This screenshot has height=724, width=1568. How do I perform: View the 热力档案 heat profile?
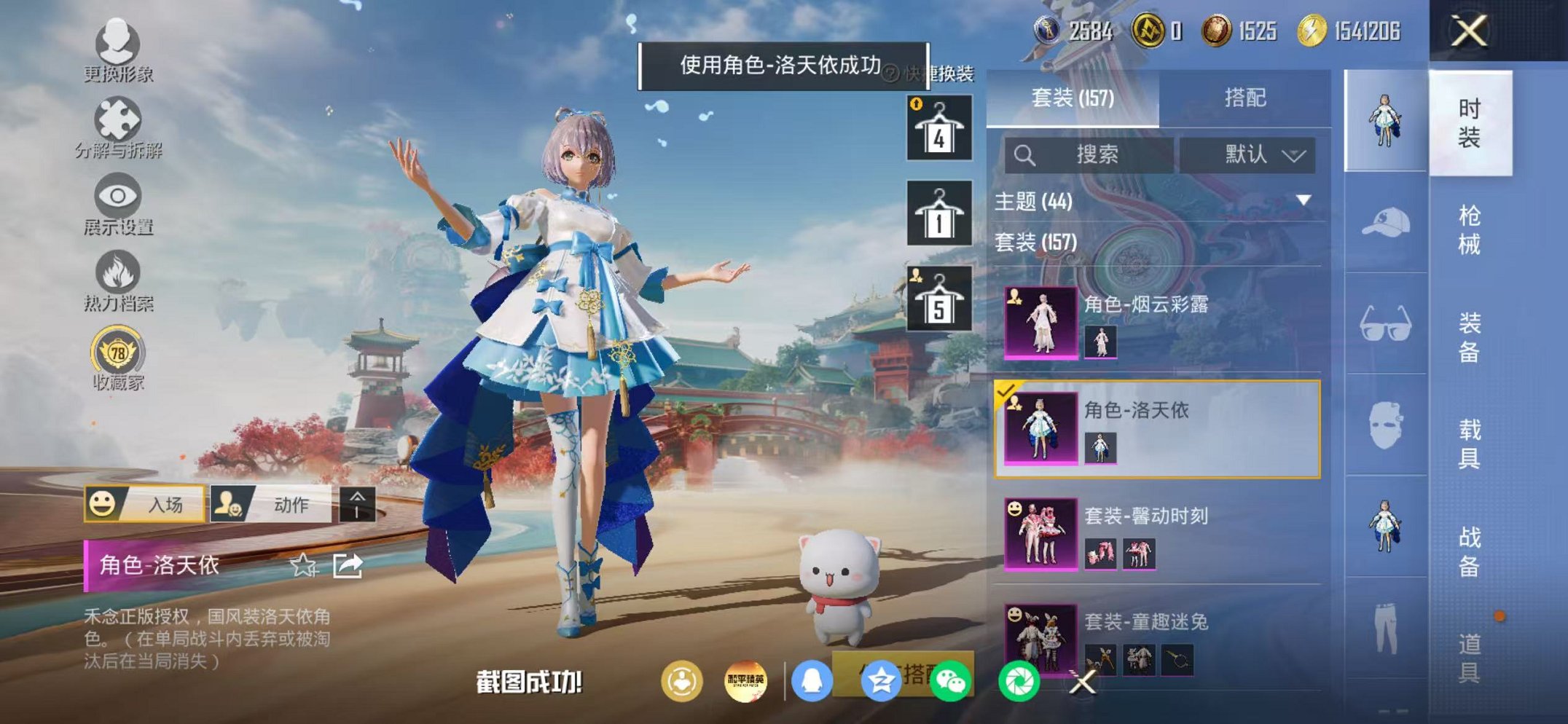tap(119, 272)
